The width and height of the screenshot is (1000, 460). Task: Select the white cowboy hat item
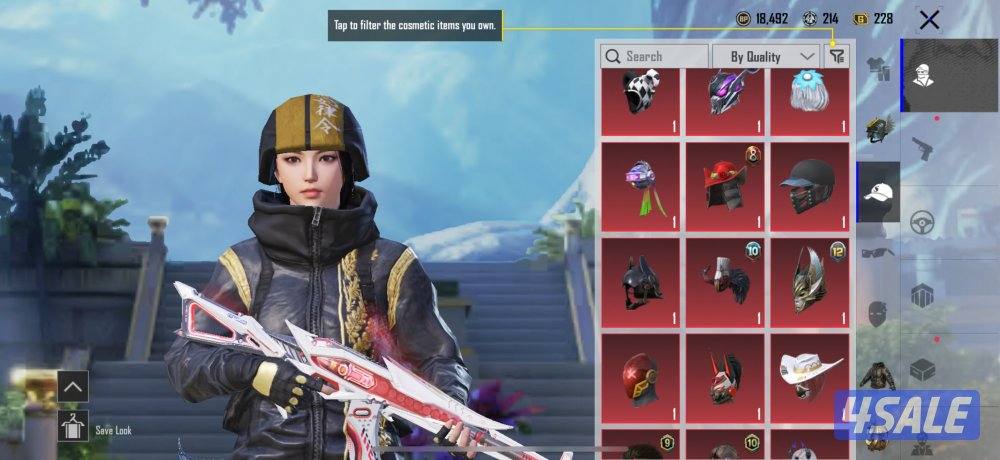pos(810,378)
